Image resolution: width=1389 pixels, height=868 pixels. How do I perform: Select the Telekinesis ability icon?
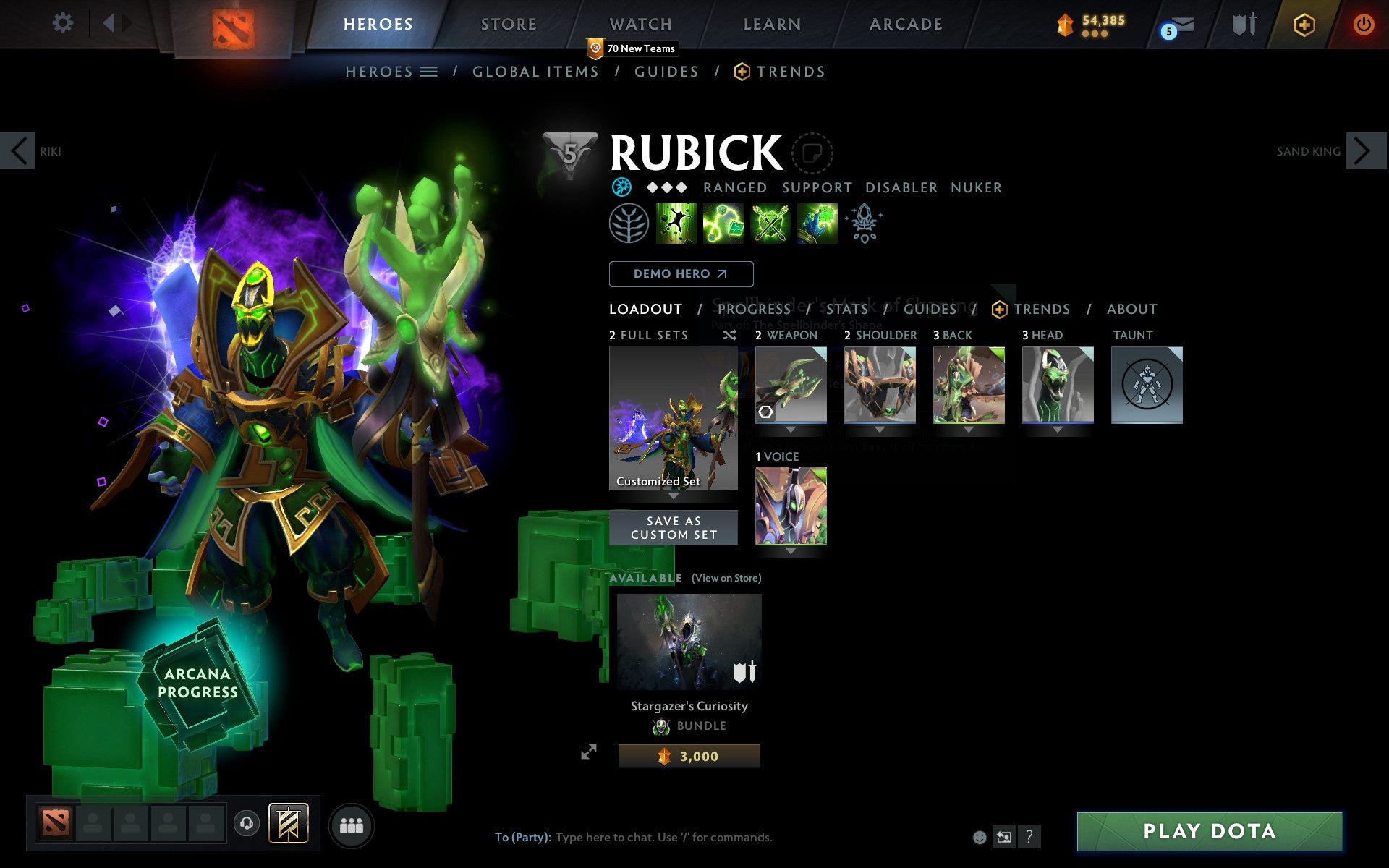coord(677,222)
